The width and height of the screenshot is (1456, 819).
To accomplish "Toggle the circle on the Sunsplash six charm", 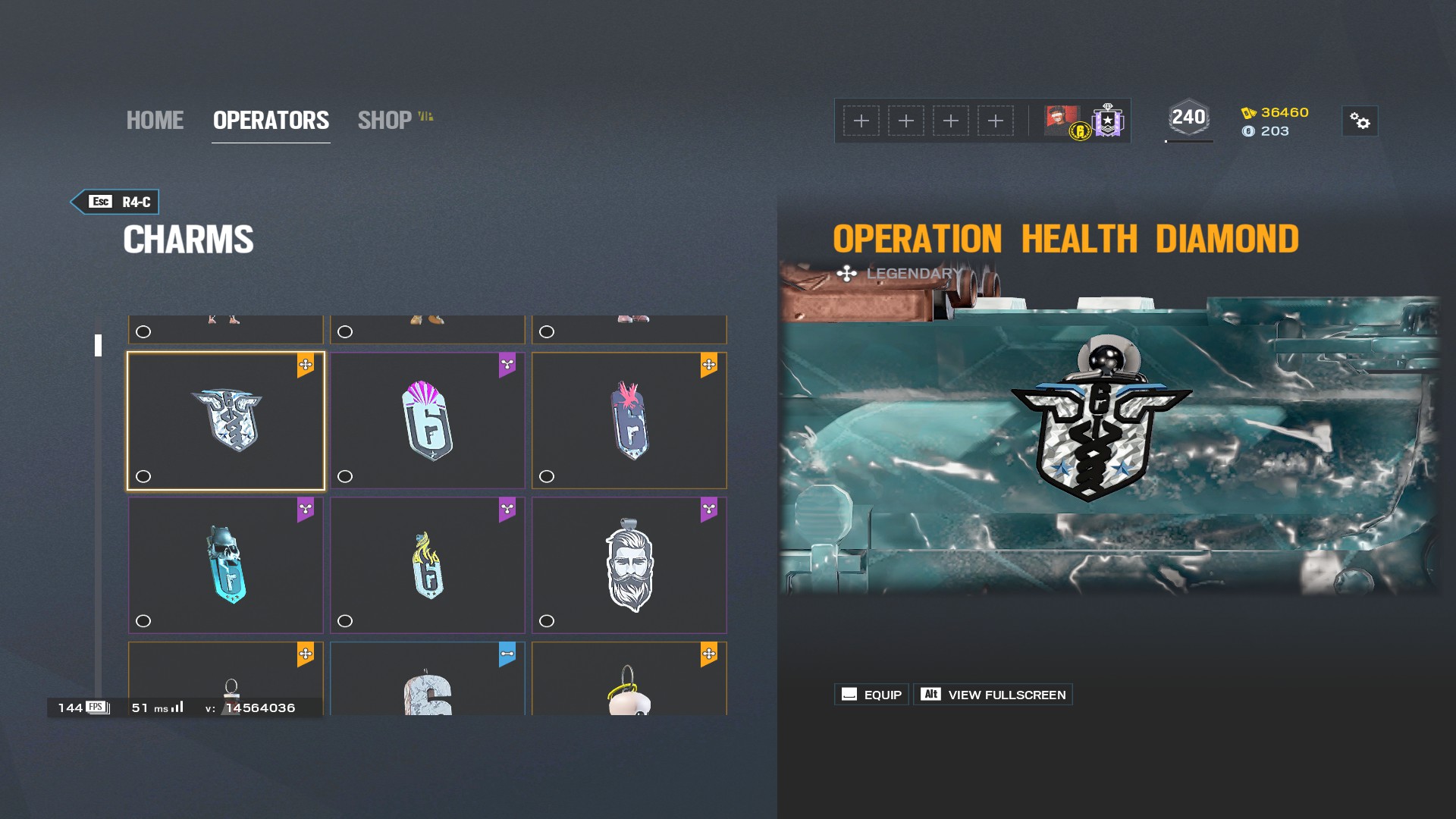I will click(x=345, y=475).
